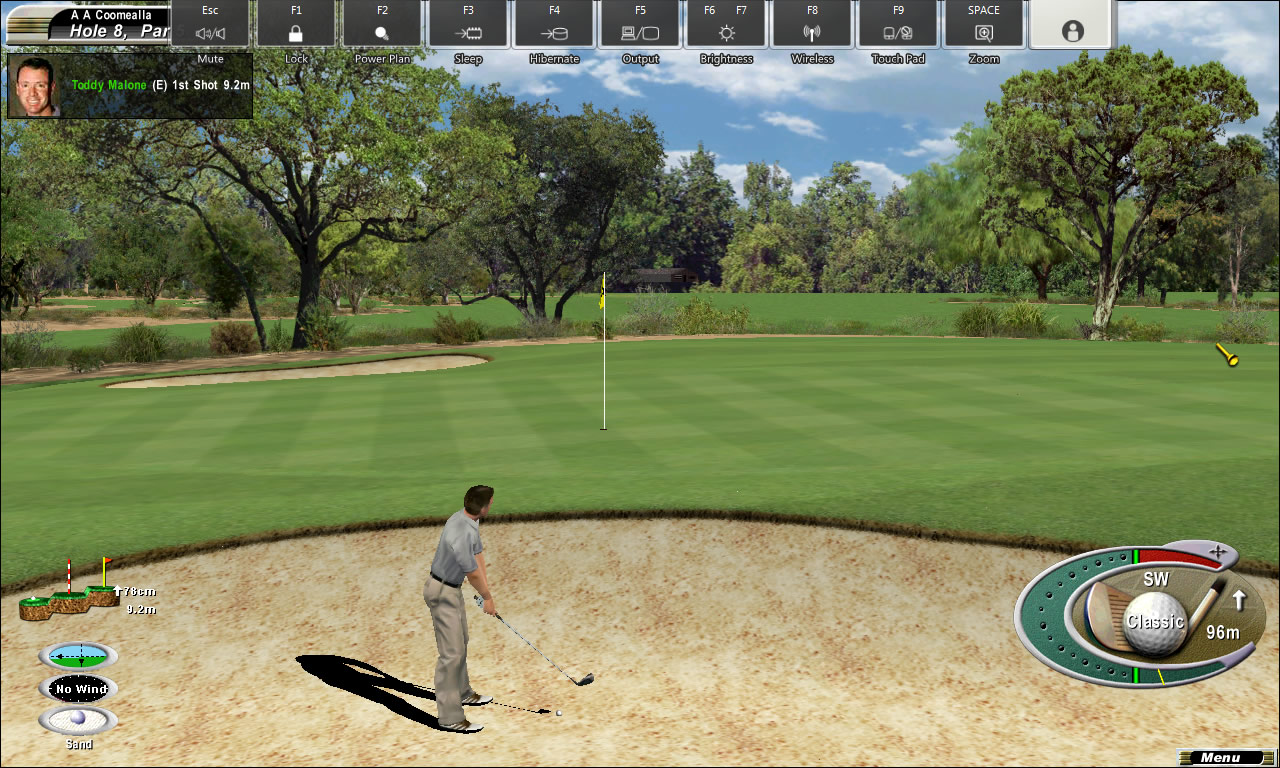Open the F2 Power Plan option
Screen dimensions: 1280x768
click(382, 24)
